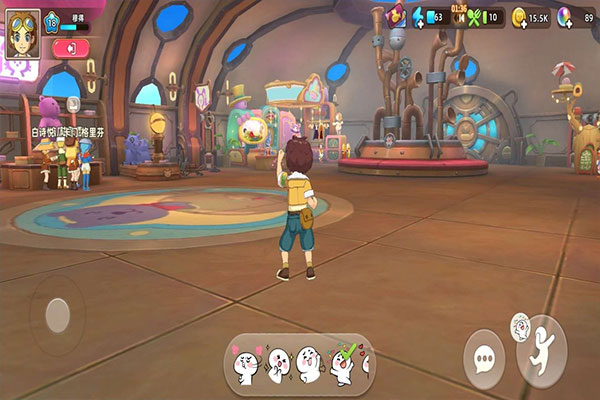600x400 pixels.
Task: Open the player avatar portrait with goggles
Action: (22, 34)
